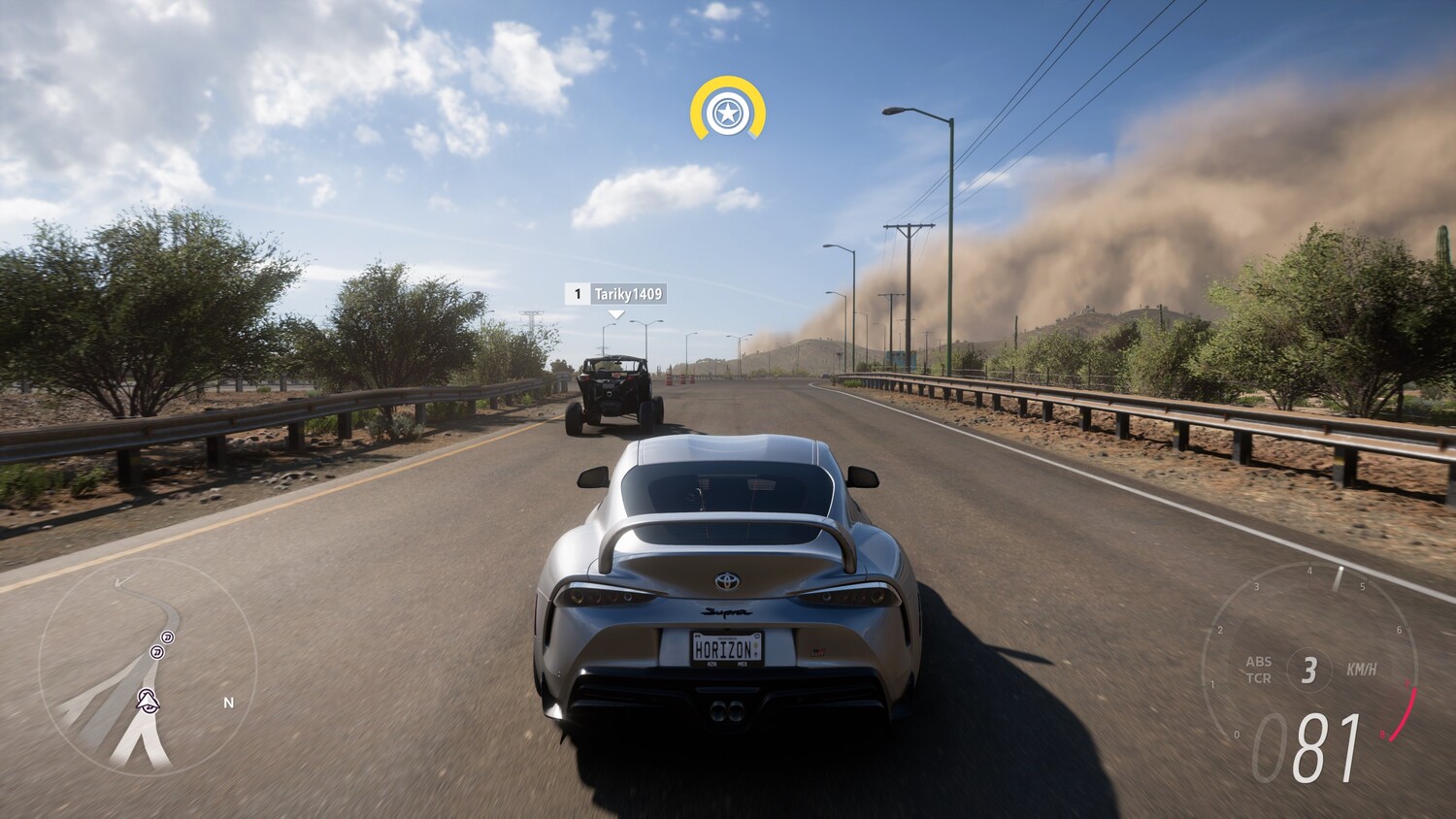
Task: Click the N compass letter on the minimap
Action: click(x=229, y=702)
